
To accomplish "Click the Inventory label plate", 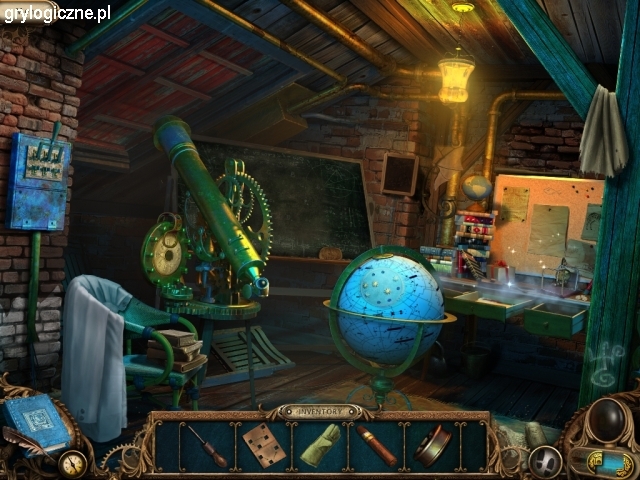I will click(x=320, y=410).
